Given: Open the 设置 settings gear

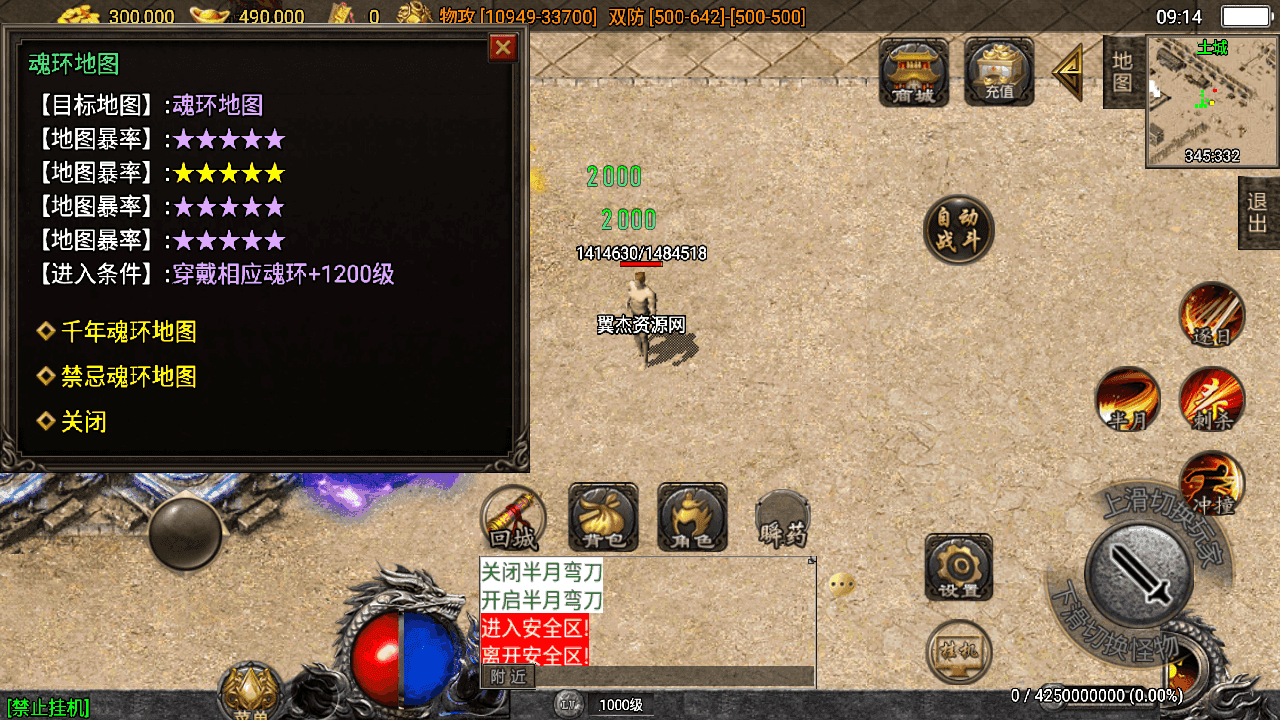Looking at the screenshot, I should coord(958,568).
